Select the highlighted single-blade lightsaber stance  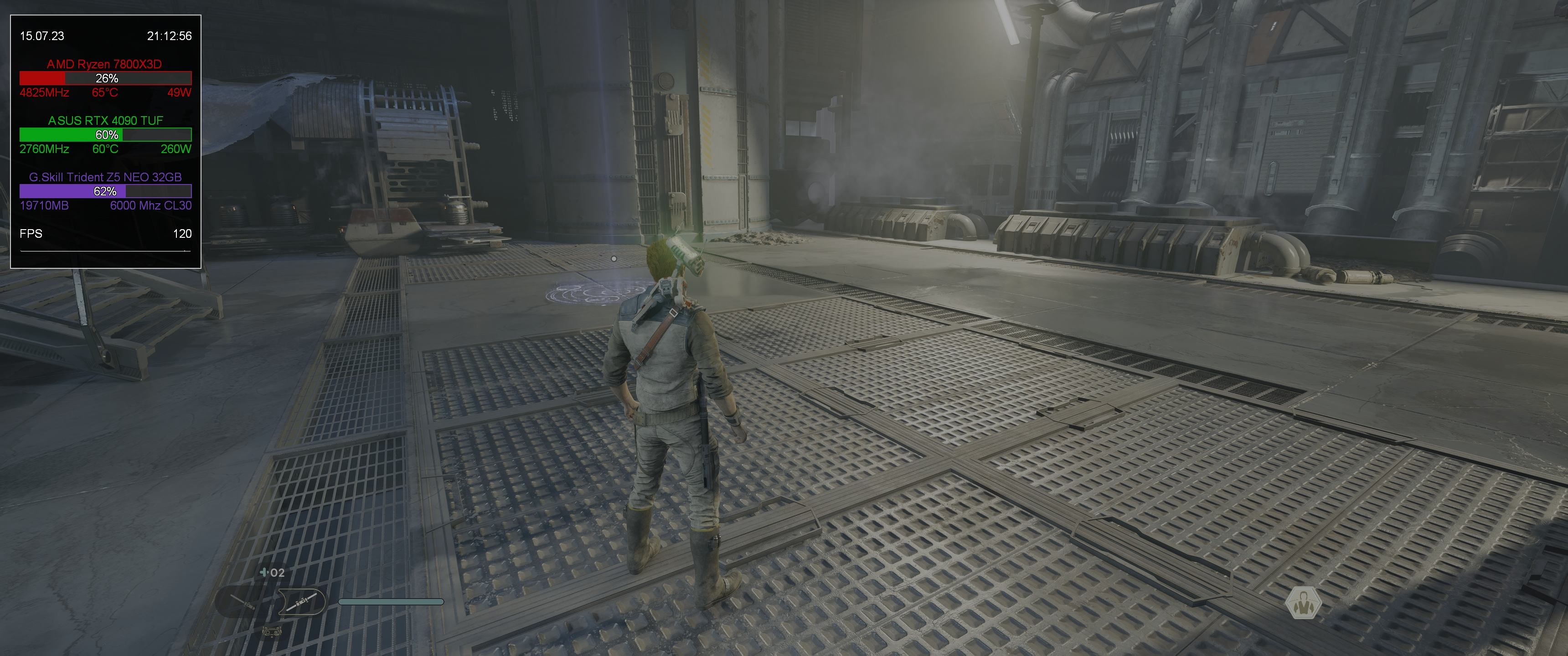click(303, 601)
